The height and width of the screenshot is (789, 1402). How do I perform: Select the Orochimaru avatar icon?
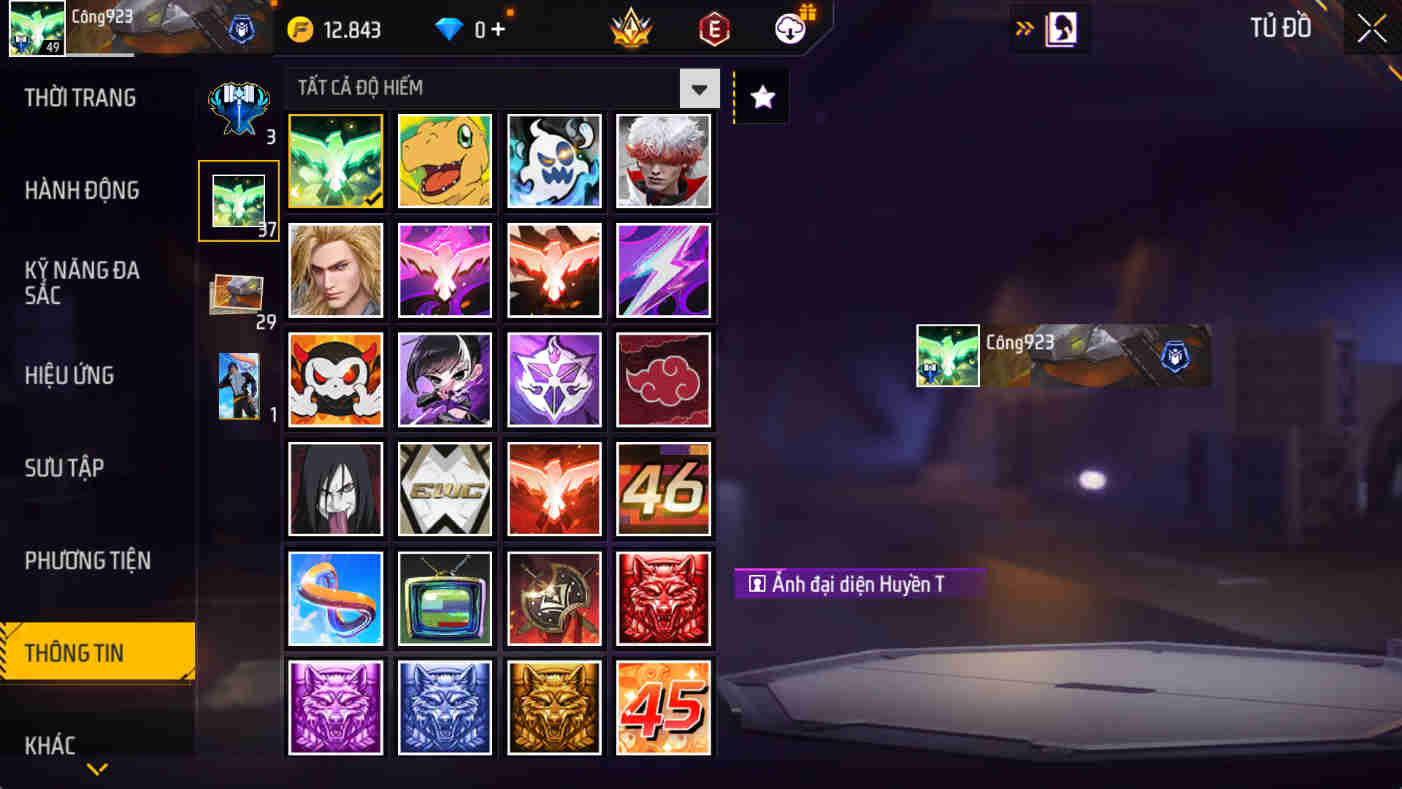pyautogui.click(x=335, y=489)
